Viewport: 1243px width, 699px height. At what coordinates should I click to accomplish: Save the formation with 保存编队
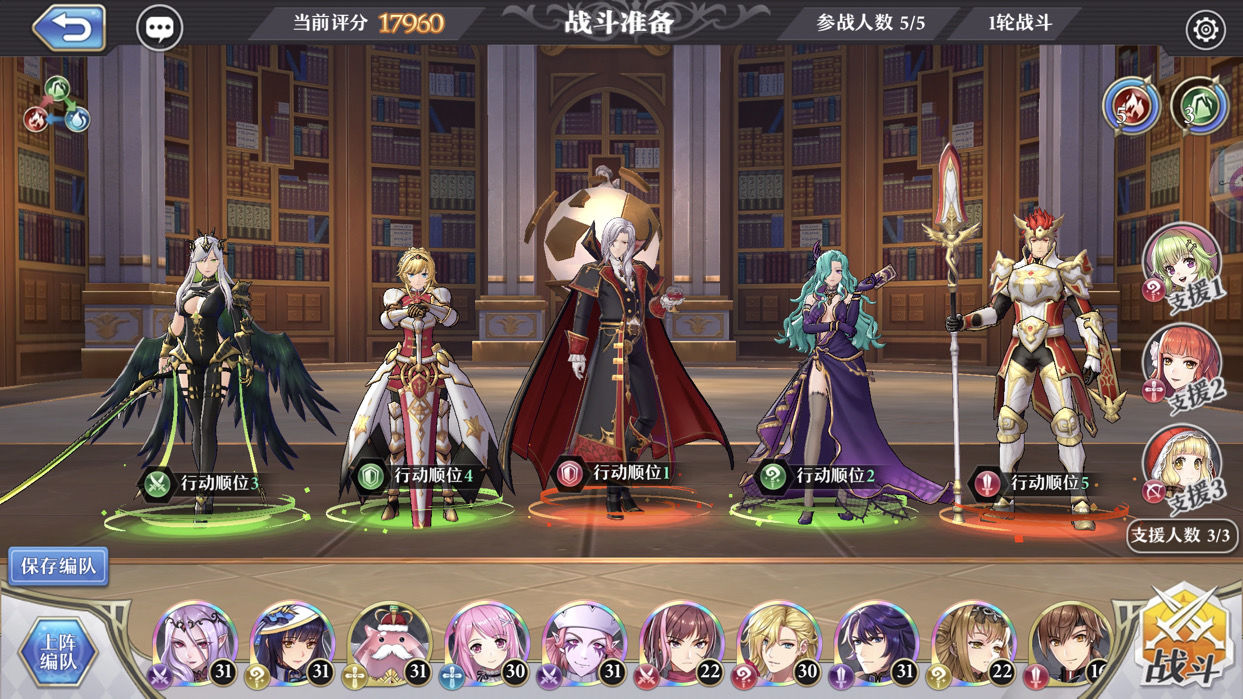point(58,566)
